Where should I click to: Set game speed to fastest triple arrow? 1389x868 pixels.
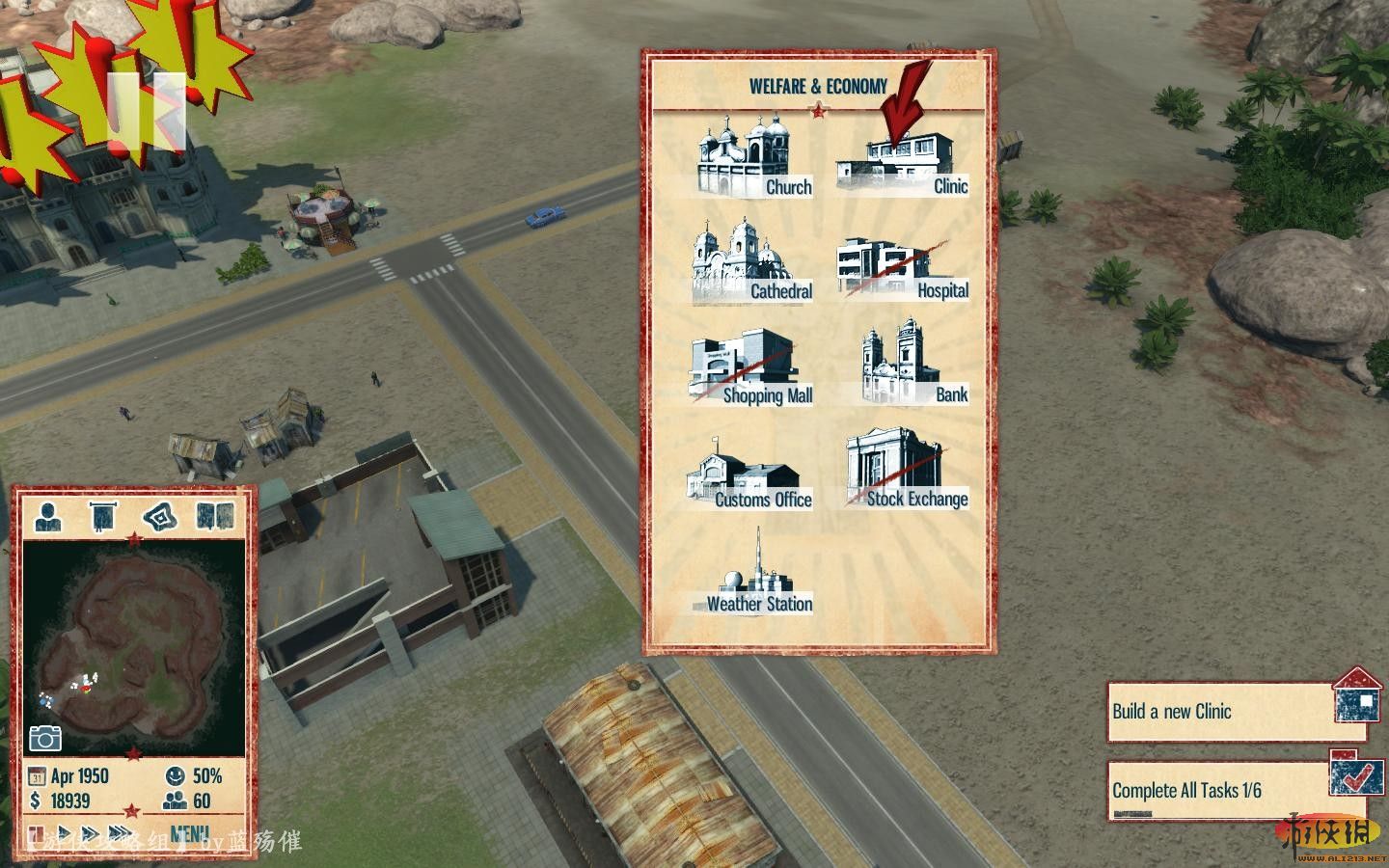(120, 832)
